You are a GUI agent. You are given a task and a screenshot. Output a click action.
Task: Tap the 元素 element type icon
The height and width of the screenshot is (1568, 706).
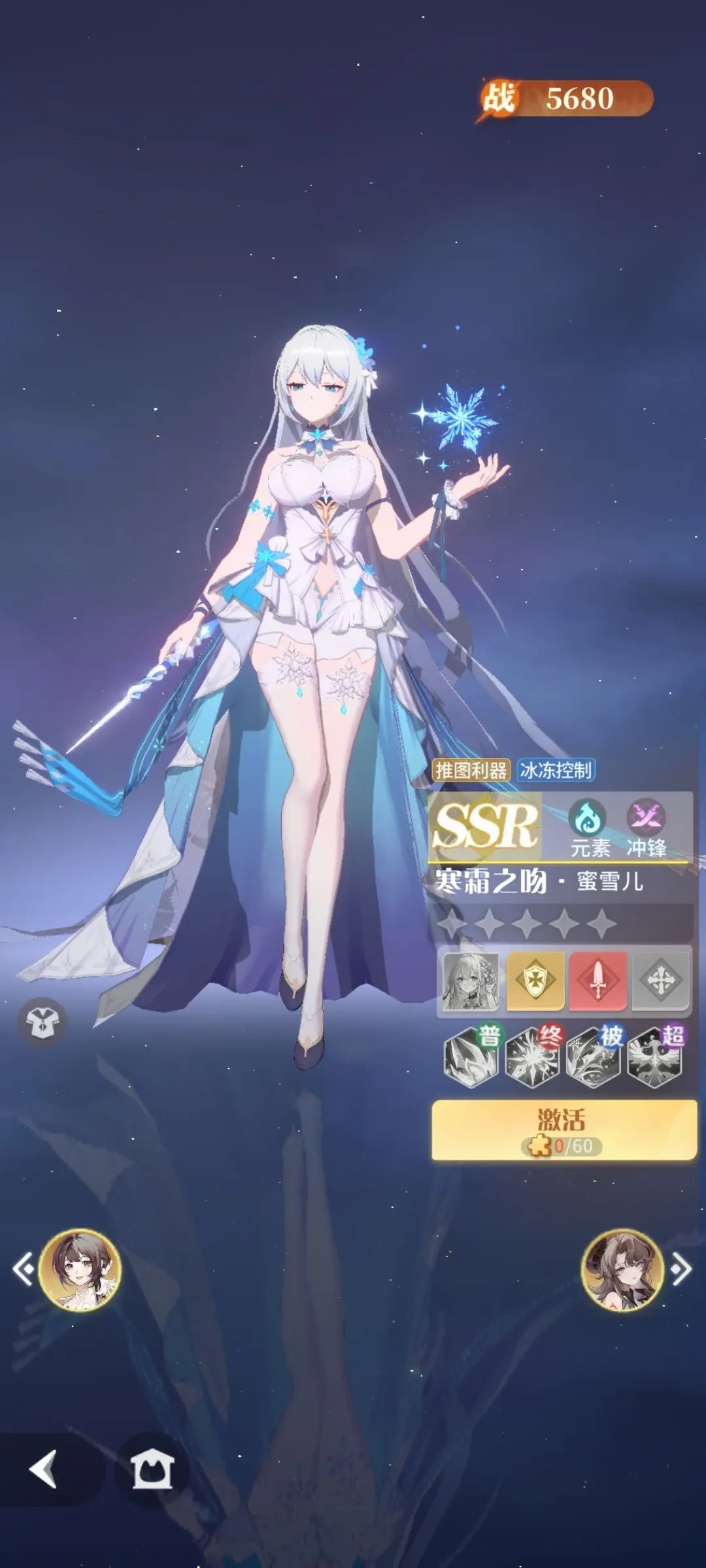coord(588,828)
